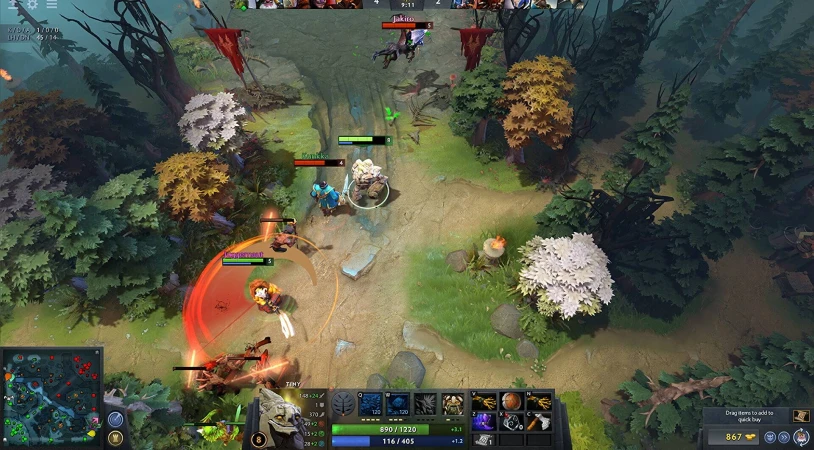The width and height of the screenshot is (814, 450).
Task: Cast the Avalanche ability
Action: click(371, 404)
